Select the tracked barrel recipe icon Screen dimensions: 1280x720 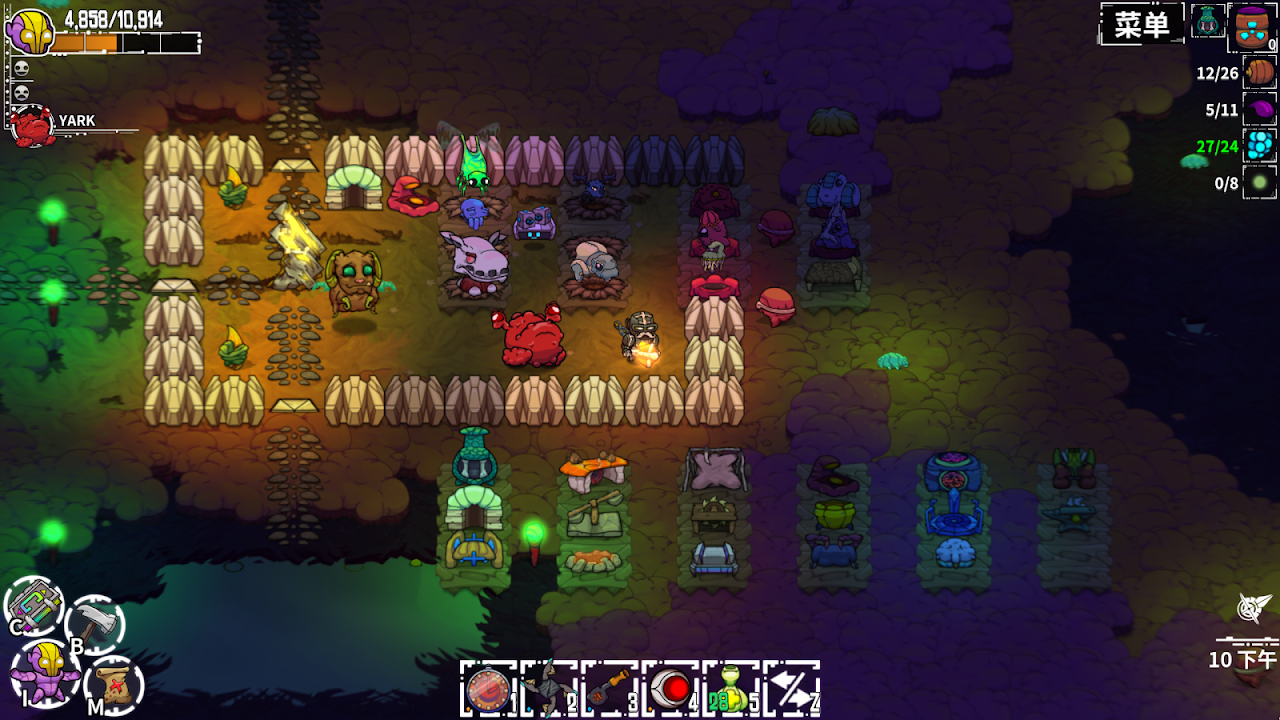click(1252, 26)
